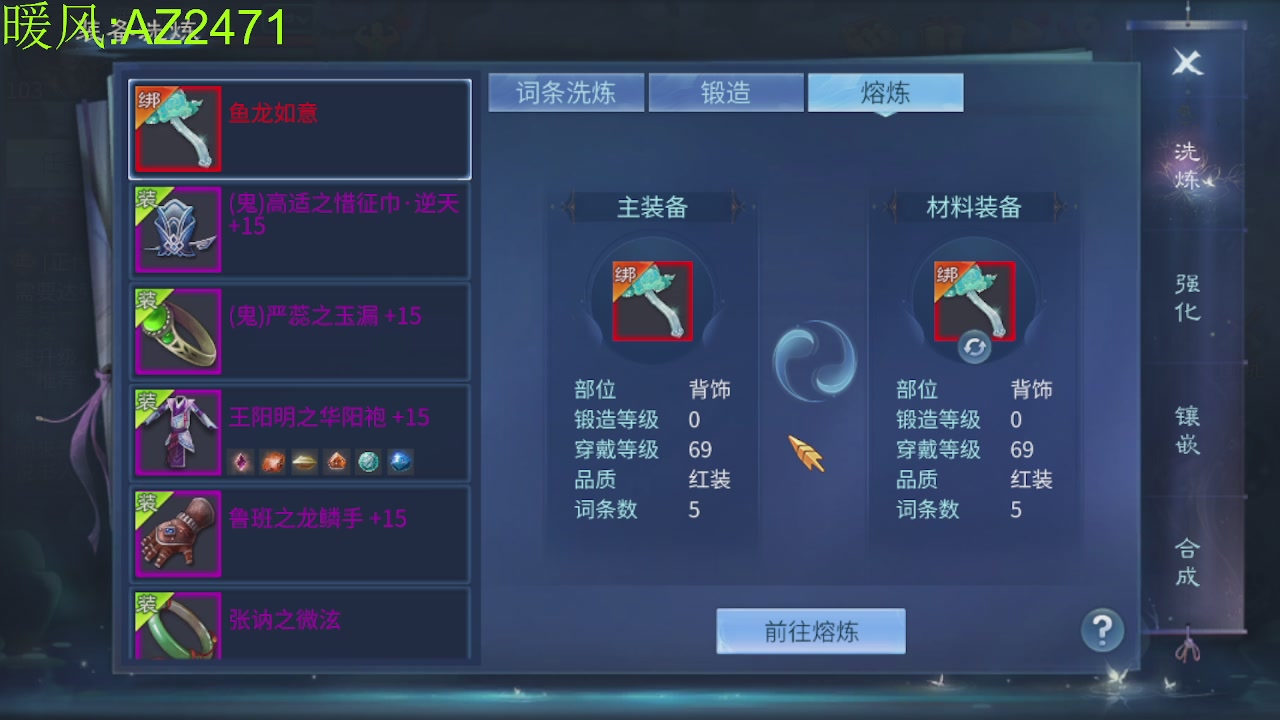The image size is (1280, 720).
Task: Click the teal round gem under the robe item
Action: tap(368, 462)
